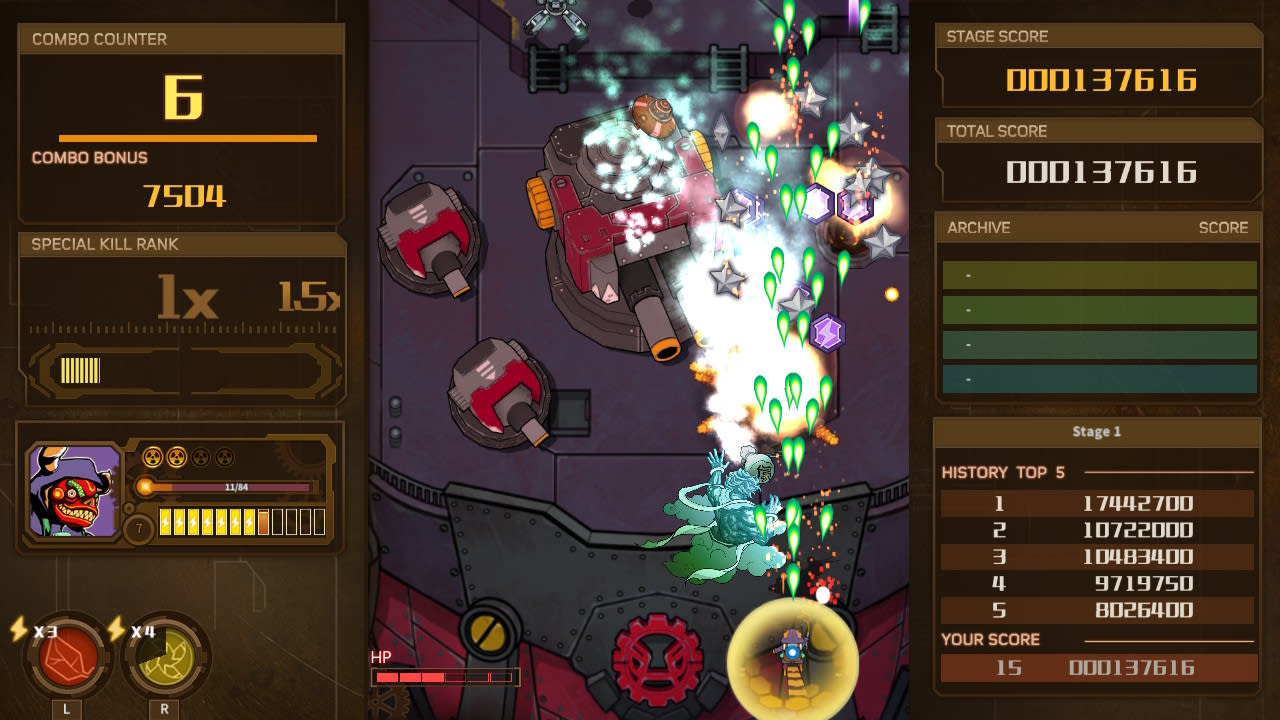
Task: Click a dimmed radiation icon on the right
Action: 199,457
